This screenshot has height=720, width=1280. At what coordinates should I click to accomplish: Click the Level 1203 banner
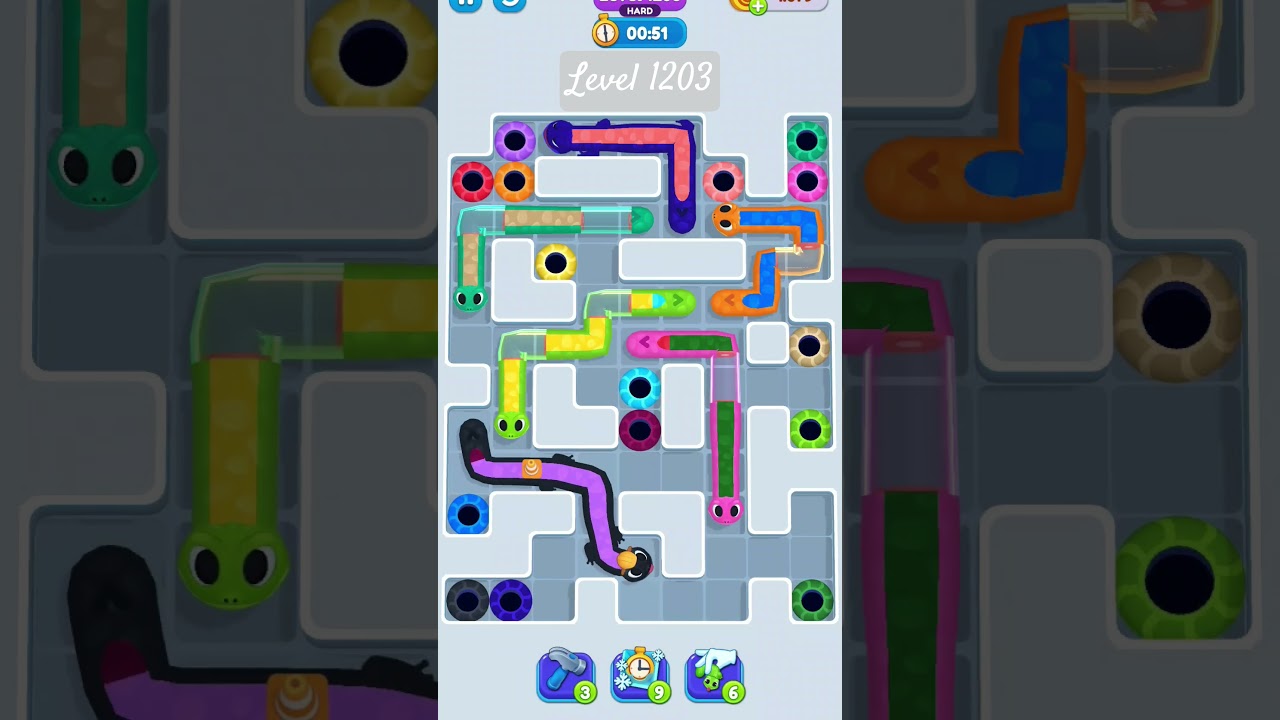coord(639,81)
